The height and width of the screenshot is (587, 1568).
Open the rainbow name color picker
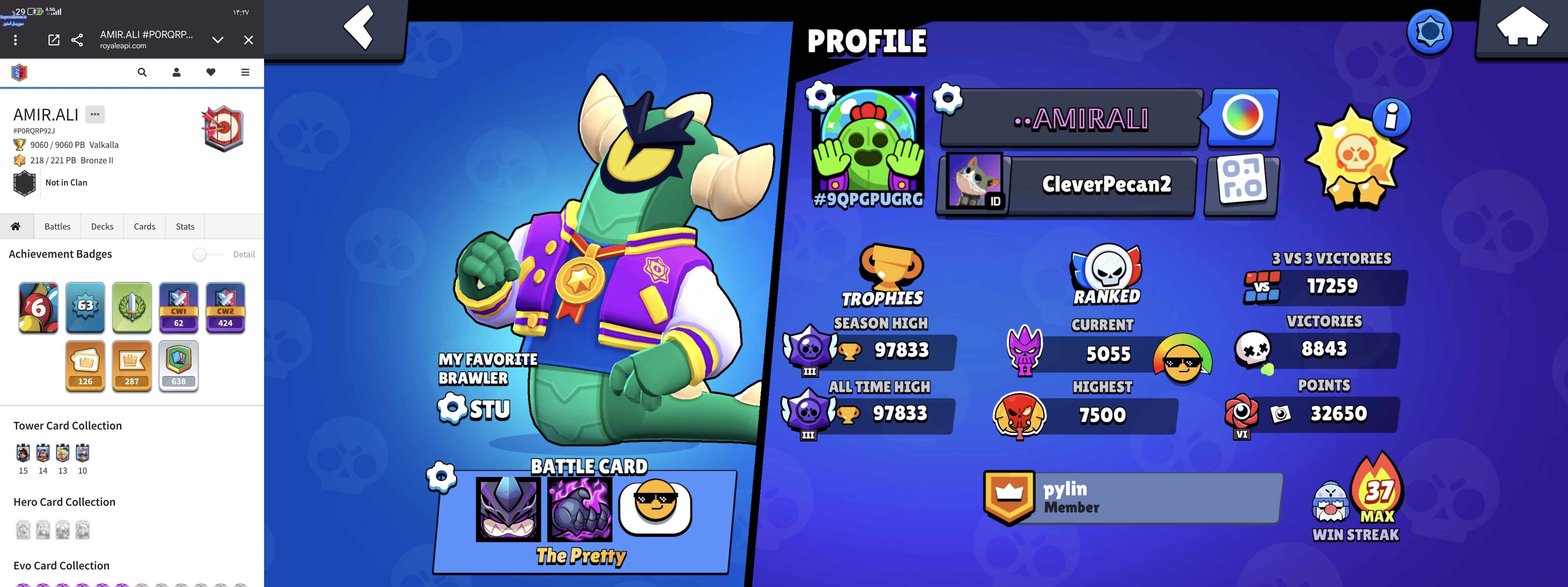[x=1242, y=116]
